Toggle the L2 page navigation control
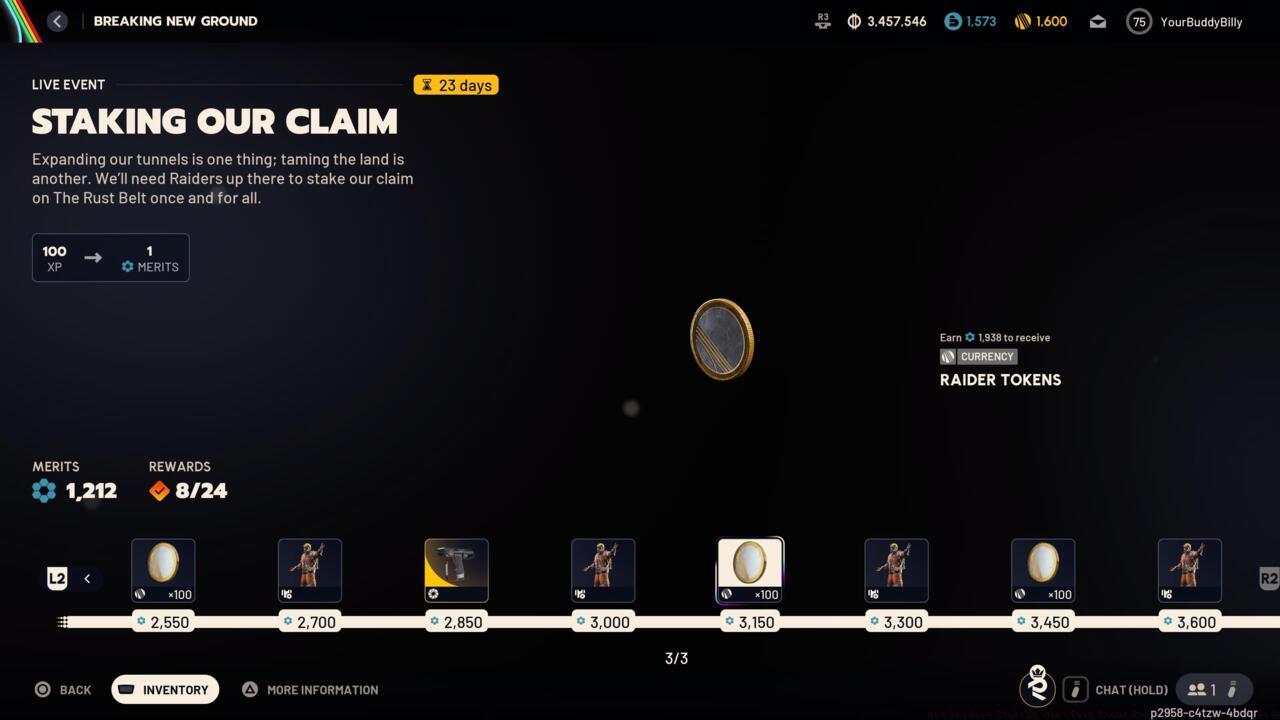The image size is (1280, 720). (57, 578)
